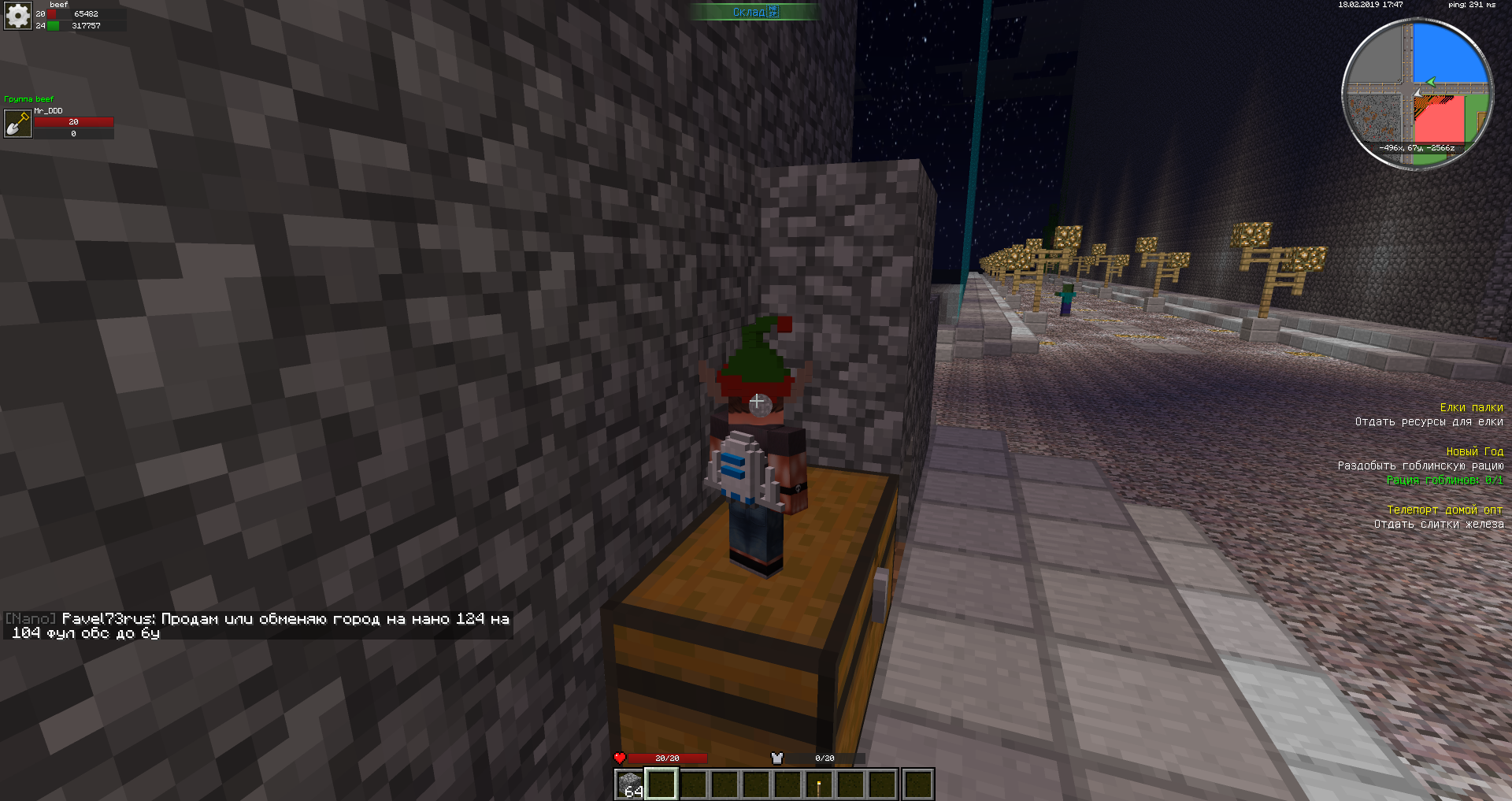Select the "Елки палки" quest entry
The width and height of the screenshot is (1512, 801).
coord(1471,407)
